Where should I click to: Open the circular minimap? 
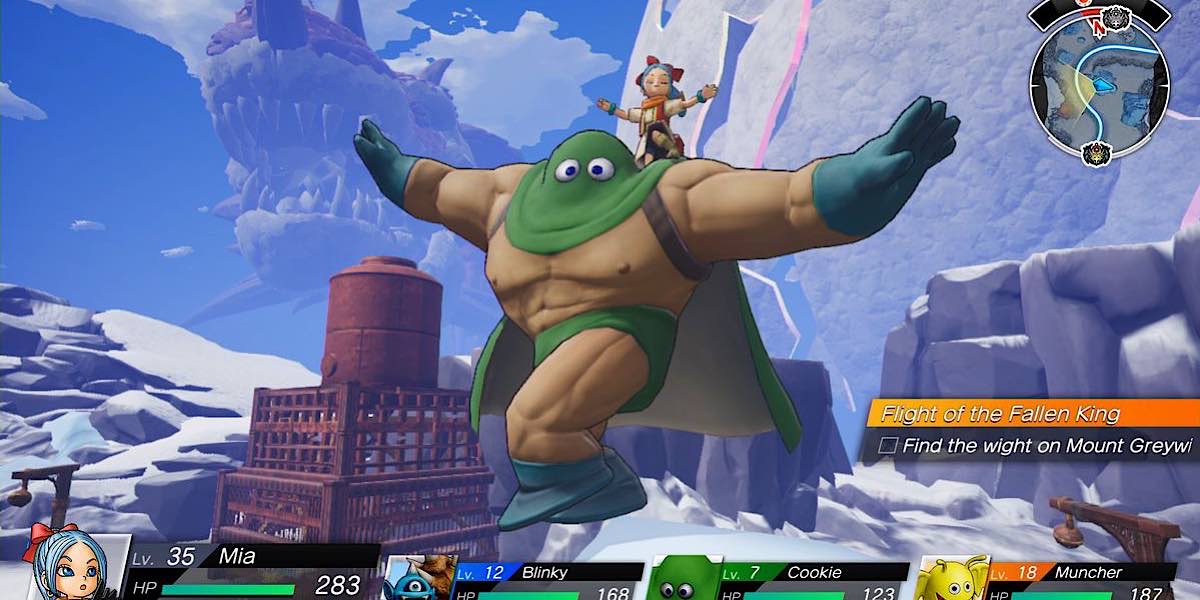coord(1099,86)
